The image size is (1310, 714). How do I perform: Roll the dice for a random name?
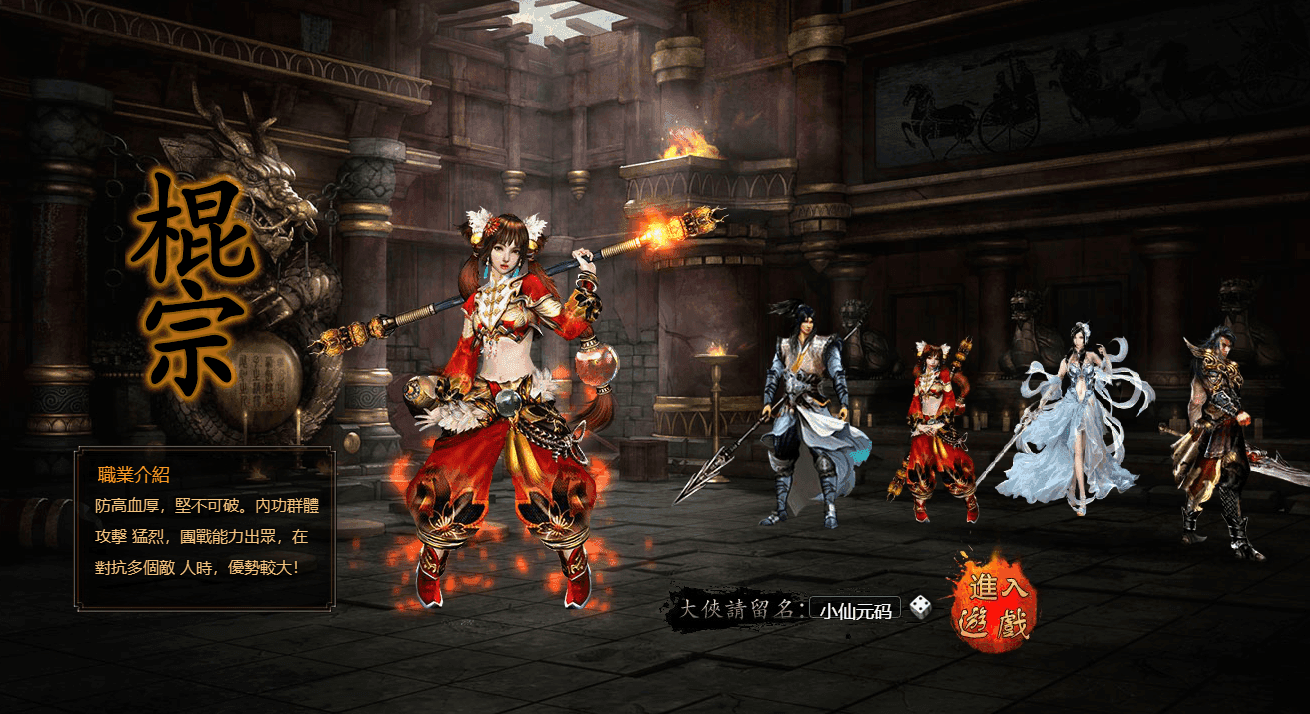(x=920, y=608)
